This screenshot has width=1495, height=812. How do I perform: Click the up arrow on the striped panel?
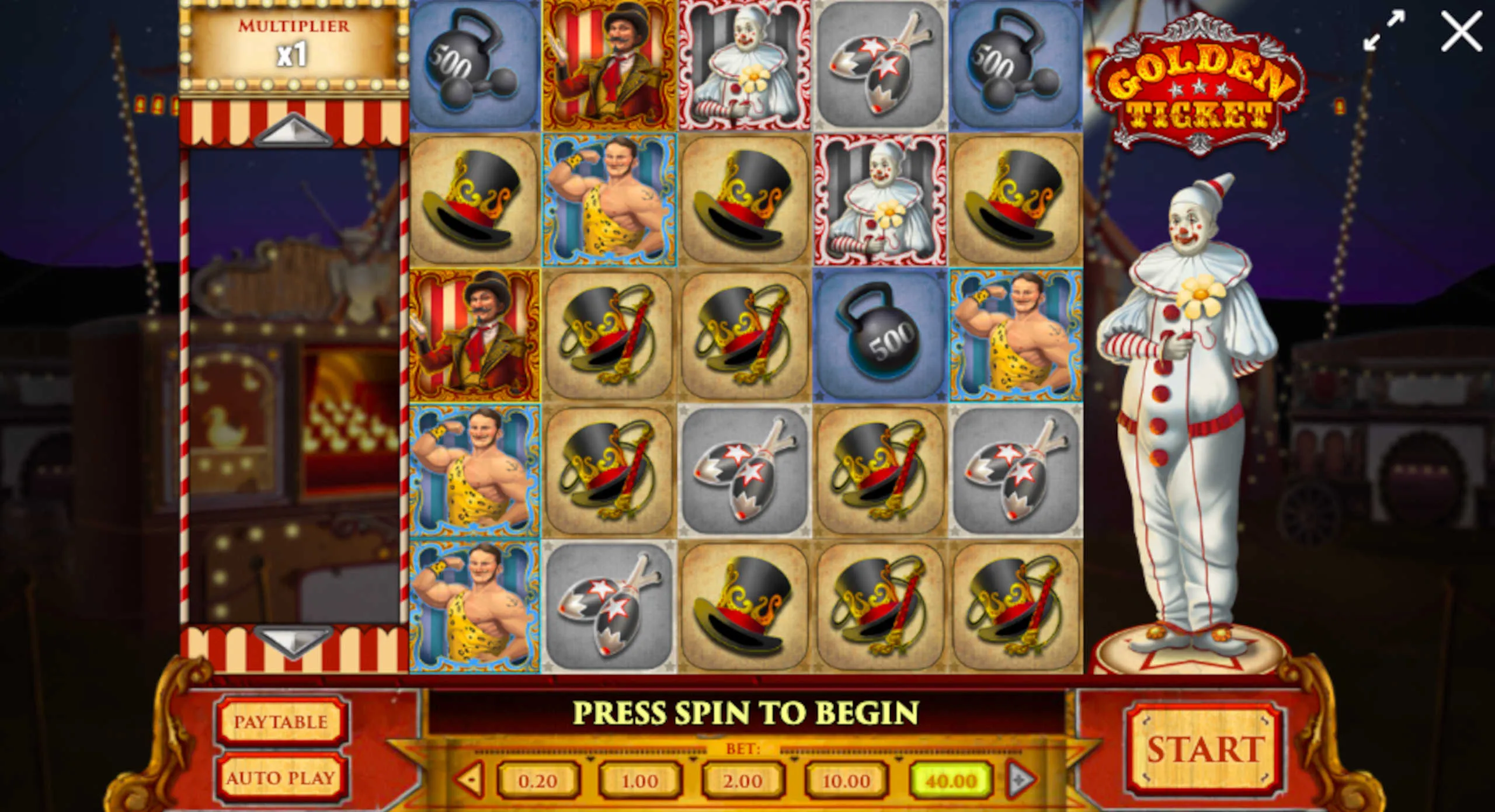pos(294,130)
